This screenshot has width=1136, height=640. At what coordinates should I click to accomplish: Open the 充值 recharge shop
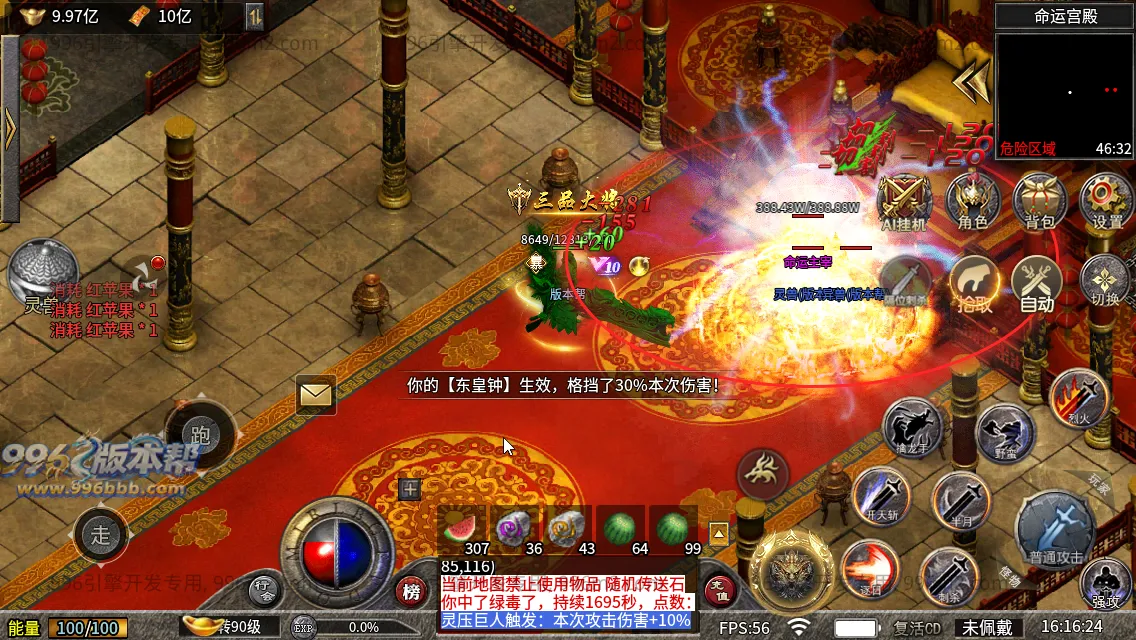(x=720, y=590)
